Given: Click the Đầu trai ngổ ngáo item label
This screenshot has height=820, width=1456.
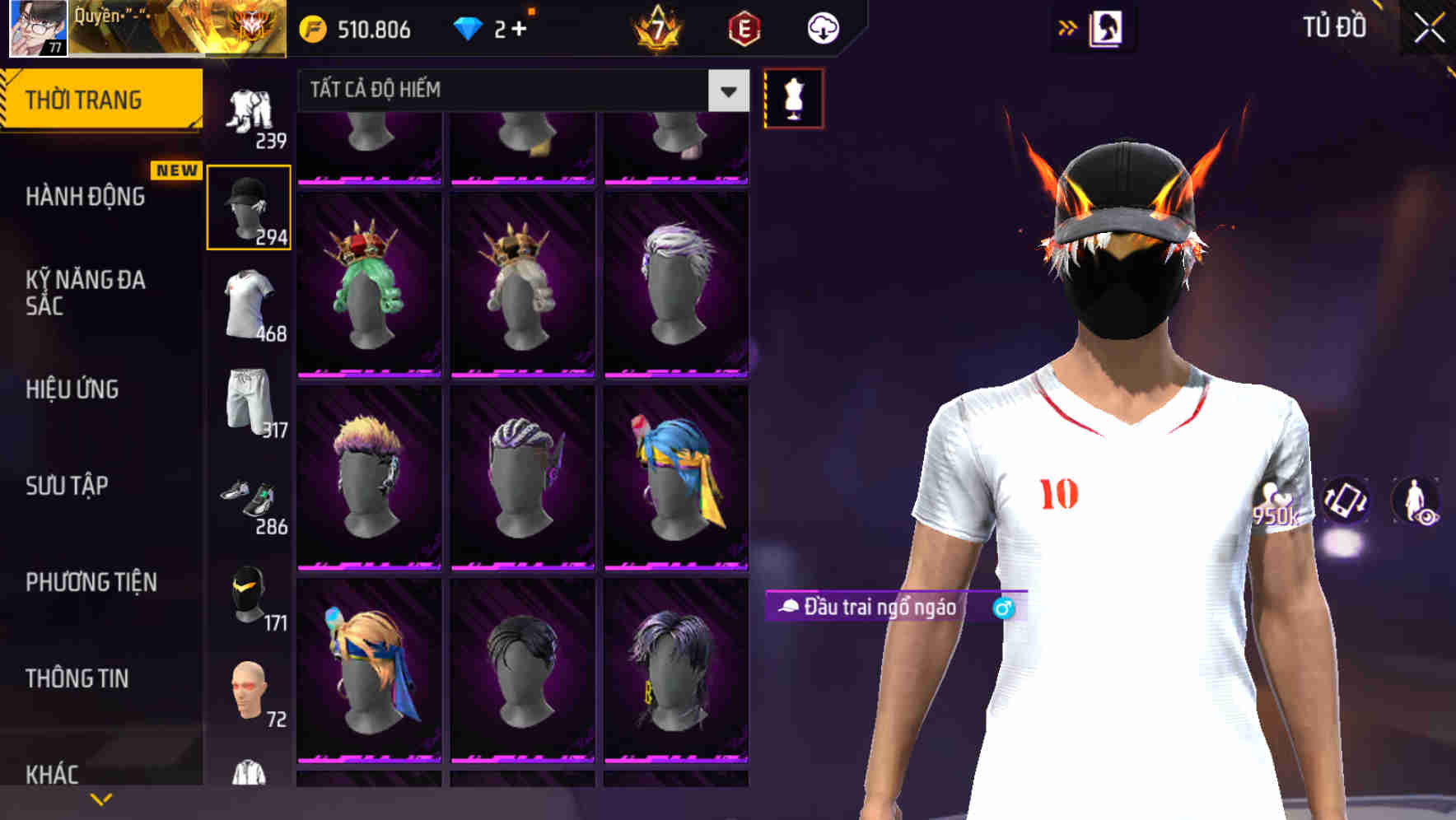Looking at the screenshot, I should pos(873,609).
